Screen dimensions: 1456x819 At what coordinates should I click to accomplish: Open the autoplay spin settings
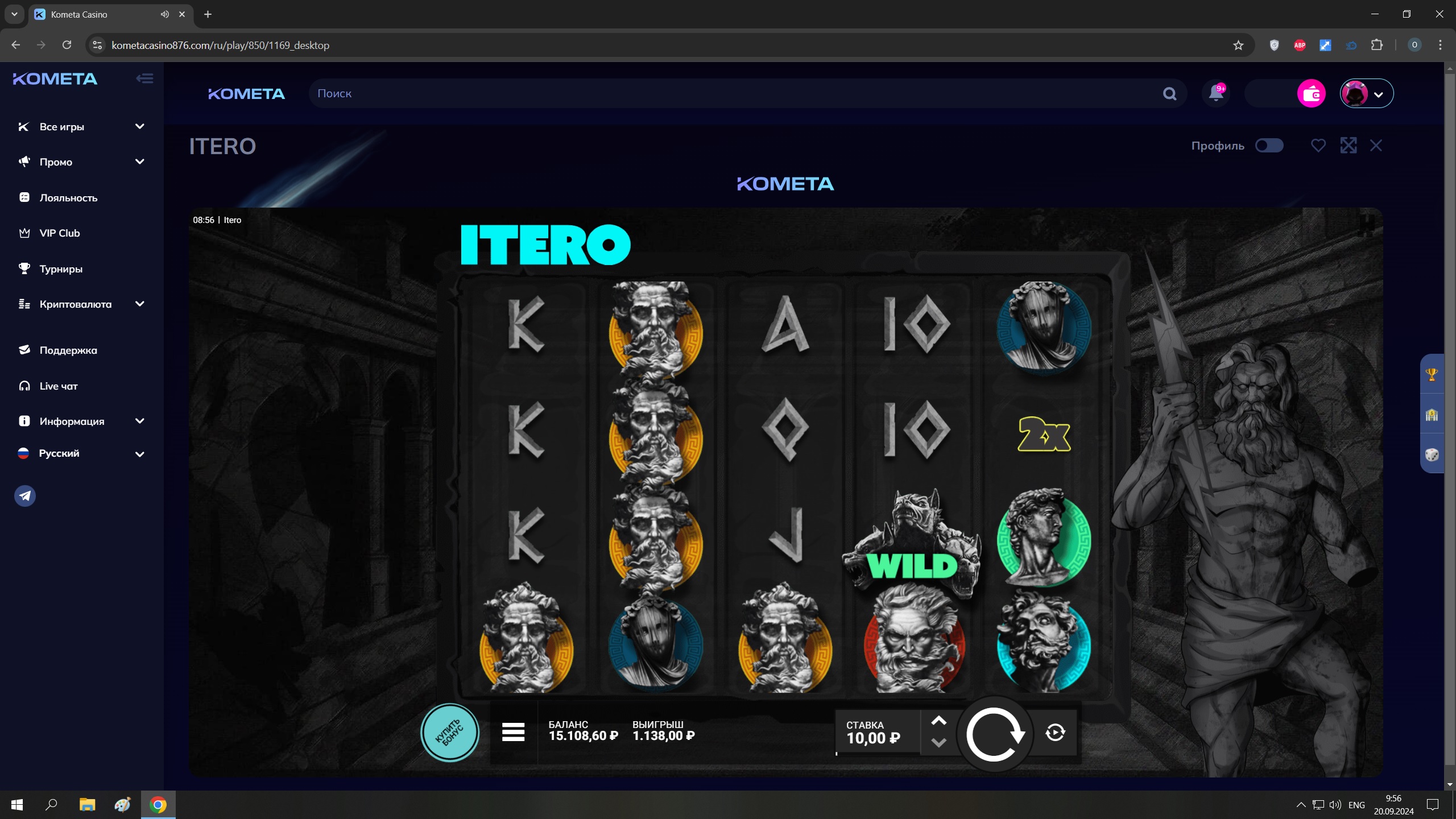pyautogui.click(x=1055, y=733)
